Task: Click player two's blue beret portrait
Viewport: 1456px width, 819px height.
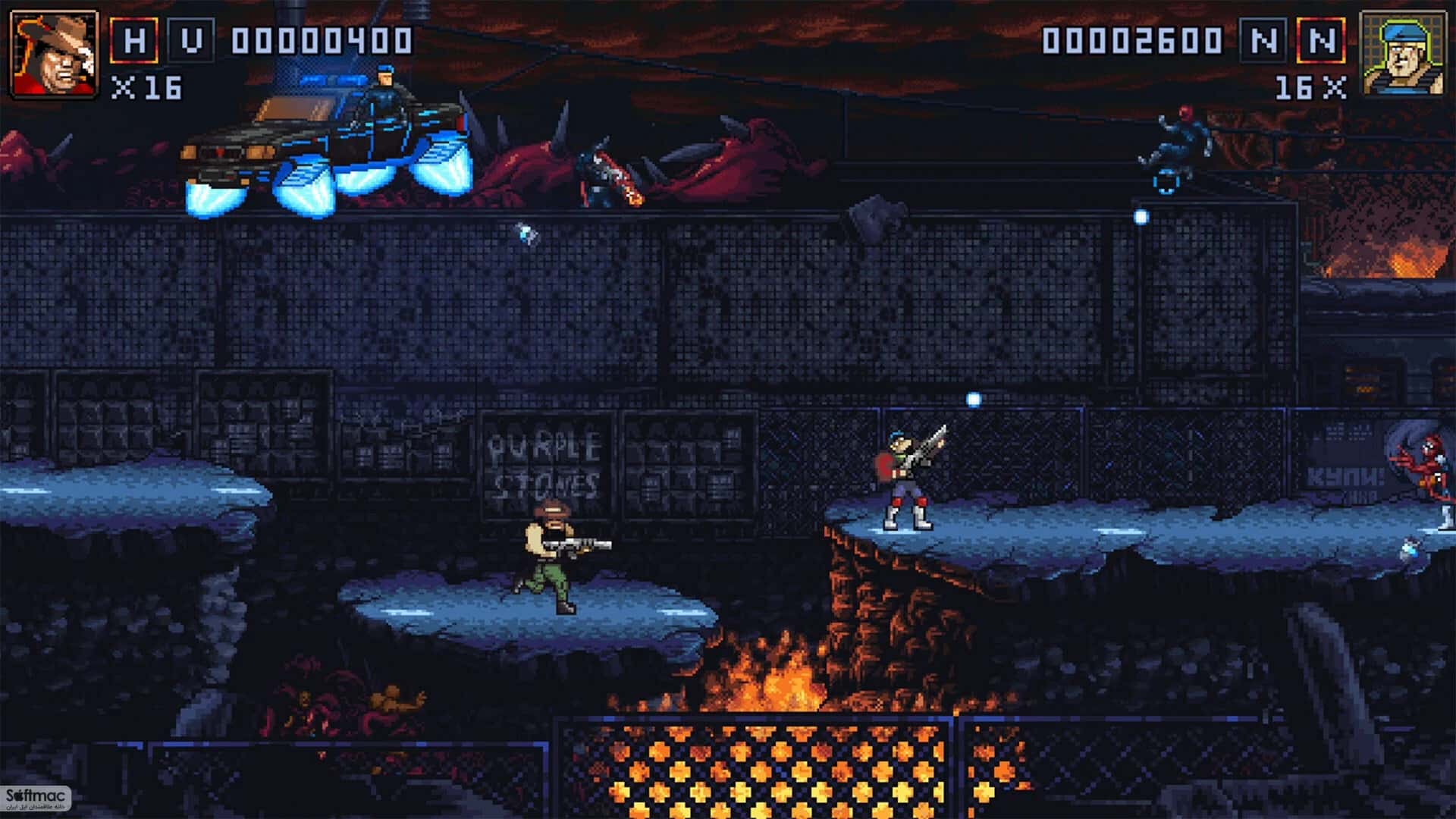Action: (1402, 54)
